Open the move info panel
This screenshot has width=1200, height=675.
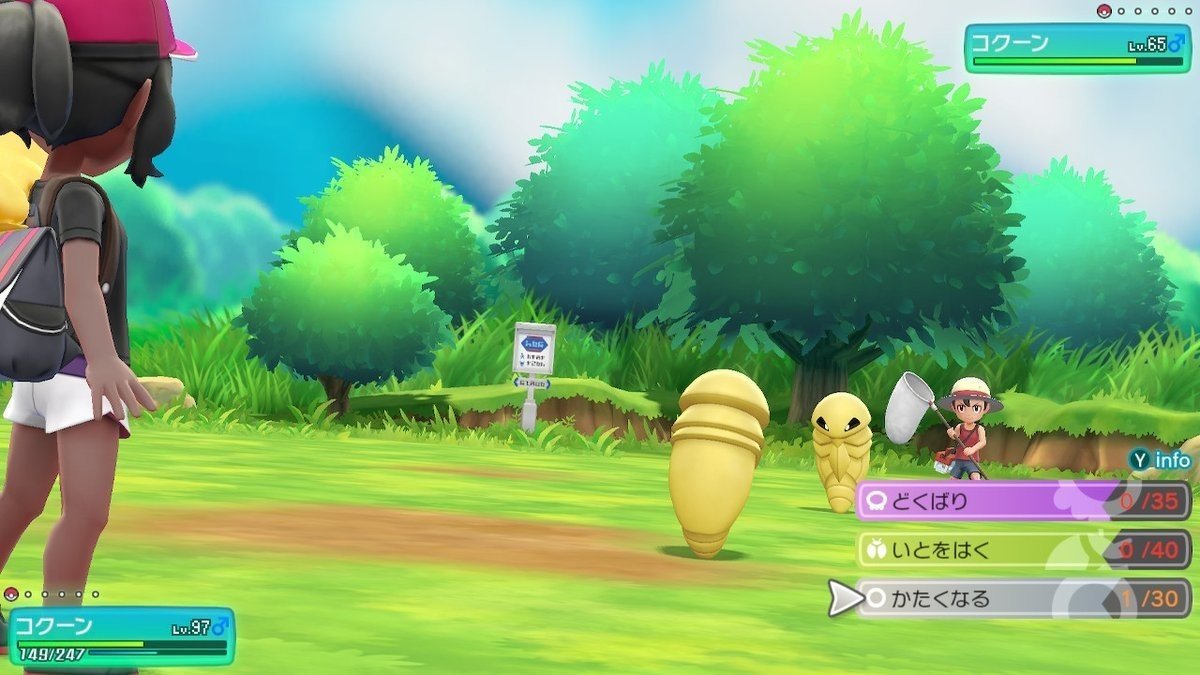click(x=1160, y=460)
